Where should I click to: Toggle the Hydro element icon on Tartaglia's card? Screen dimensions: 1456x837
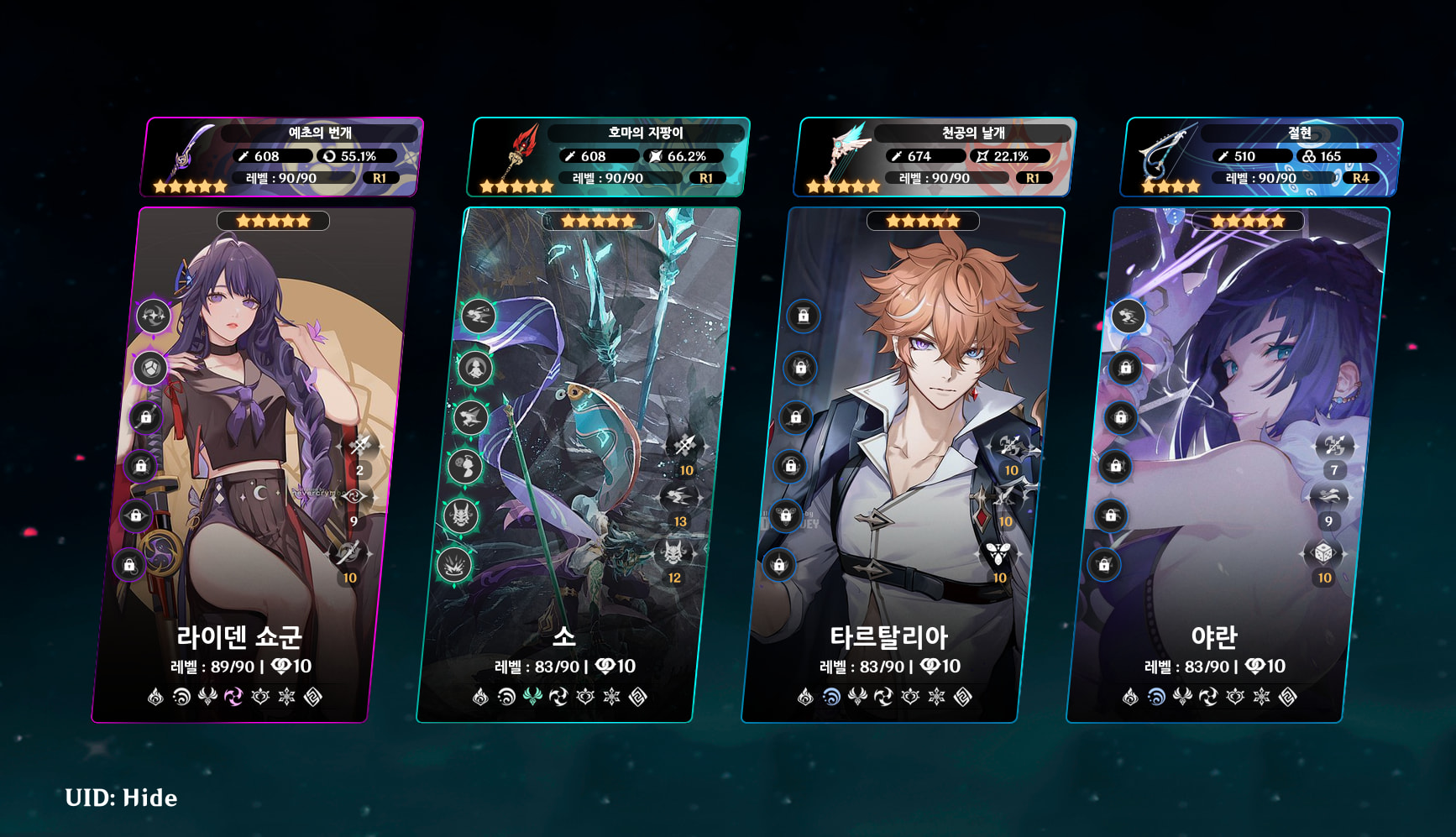click(x=830, y=695)
